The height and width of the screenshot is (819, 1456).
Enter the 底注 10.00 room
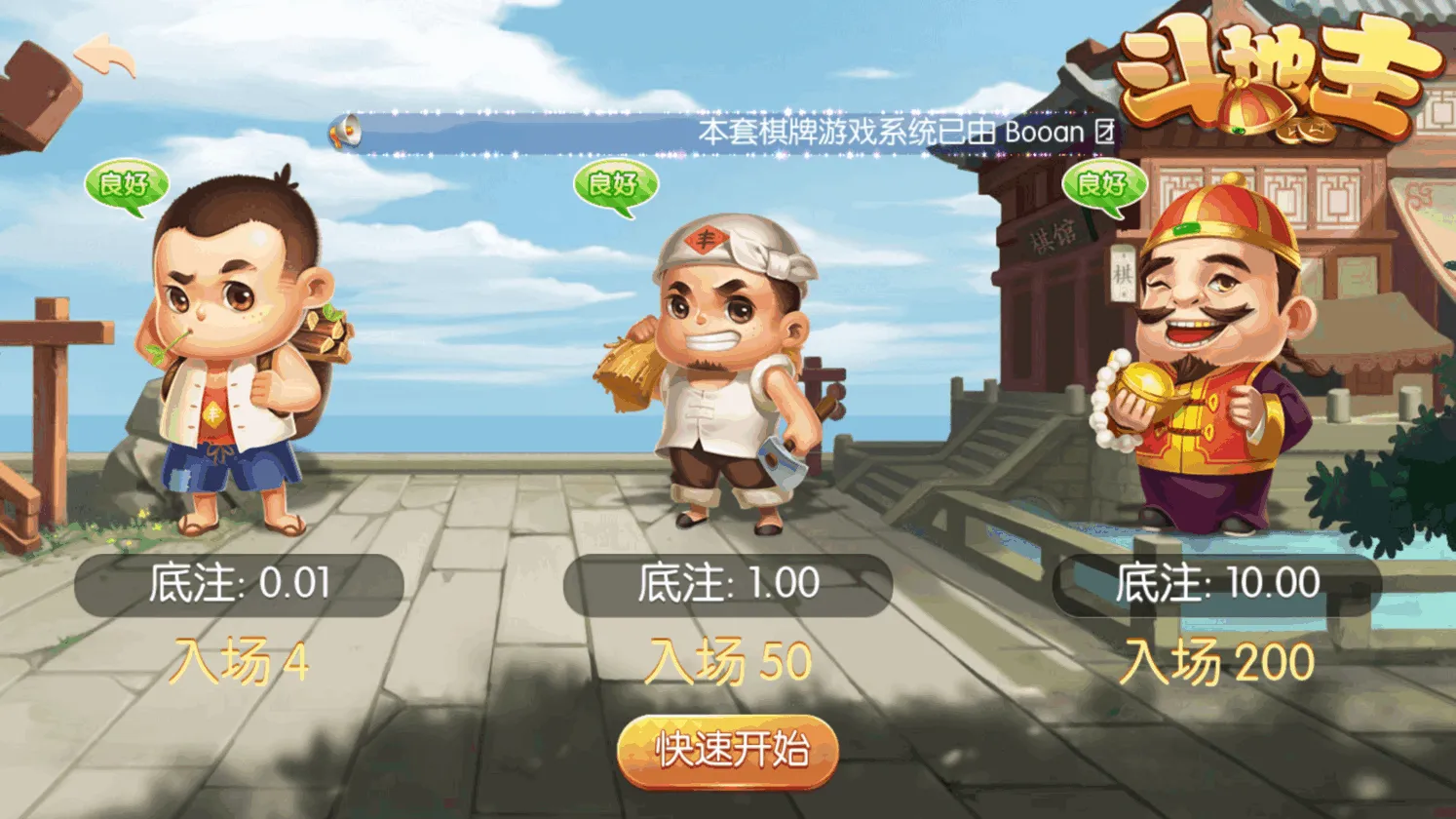(1217, 584)
